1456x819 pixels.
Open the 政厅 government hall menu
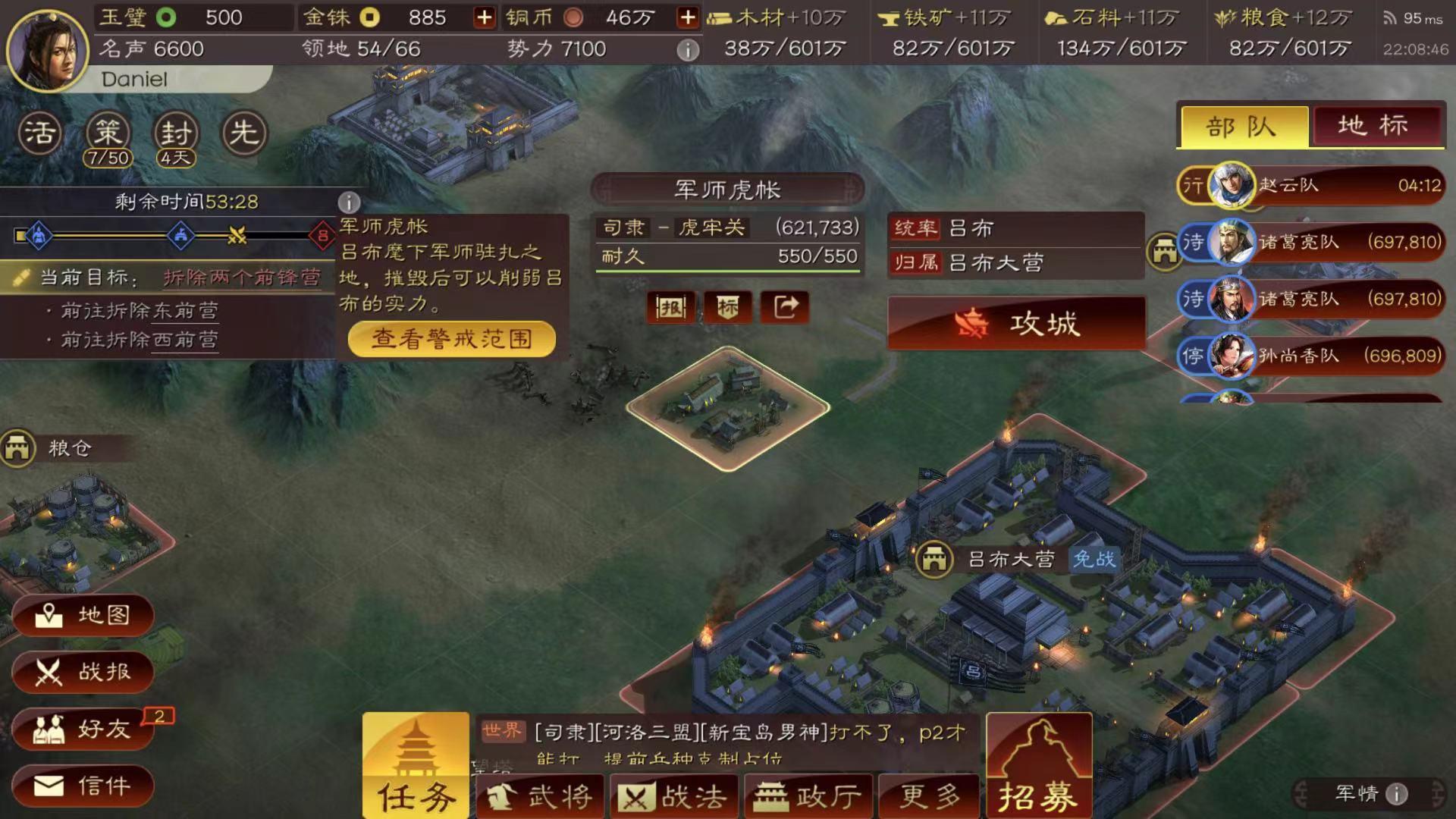(808, 795)
